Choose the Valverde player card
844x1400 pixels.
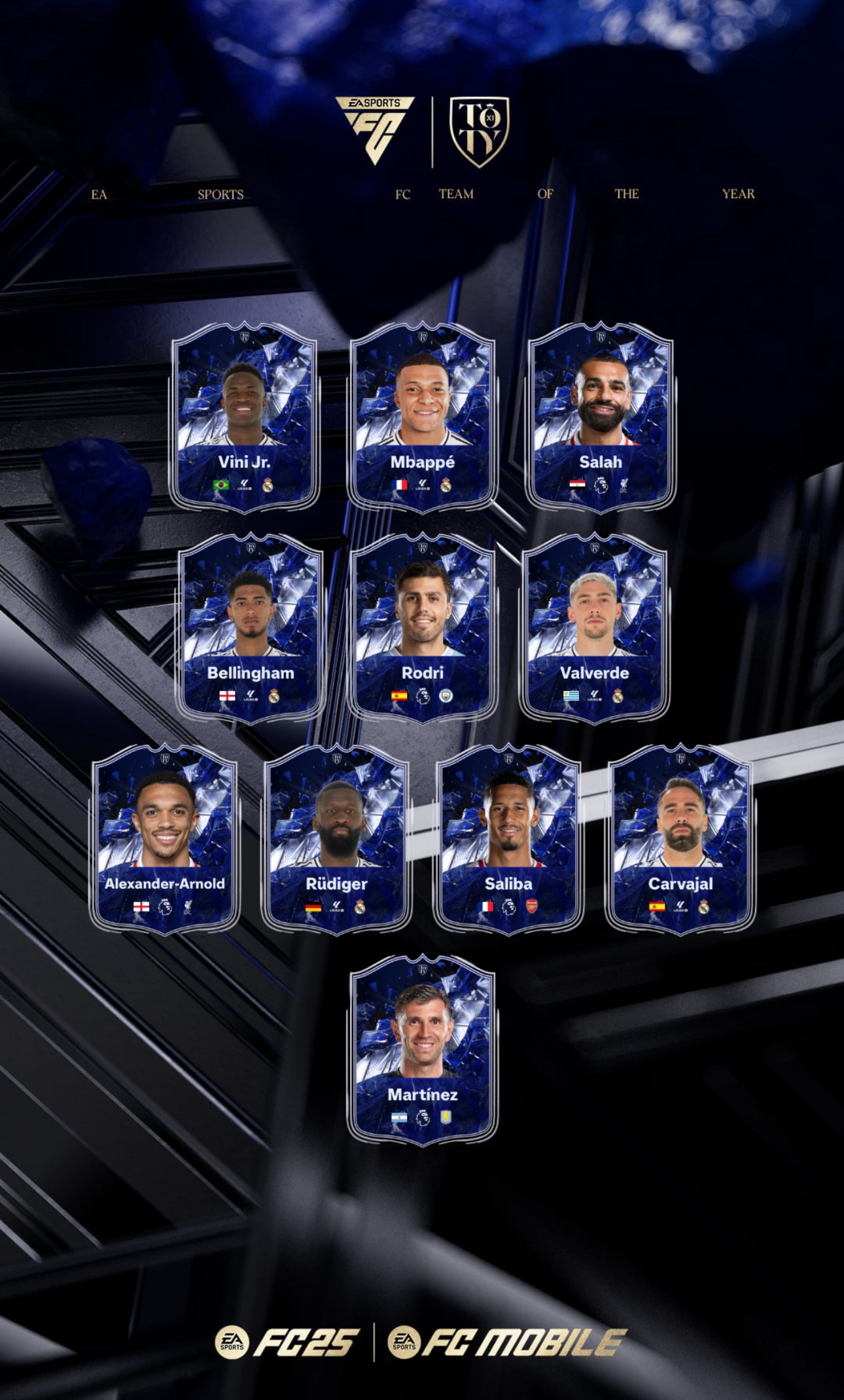tap(594, 627)
